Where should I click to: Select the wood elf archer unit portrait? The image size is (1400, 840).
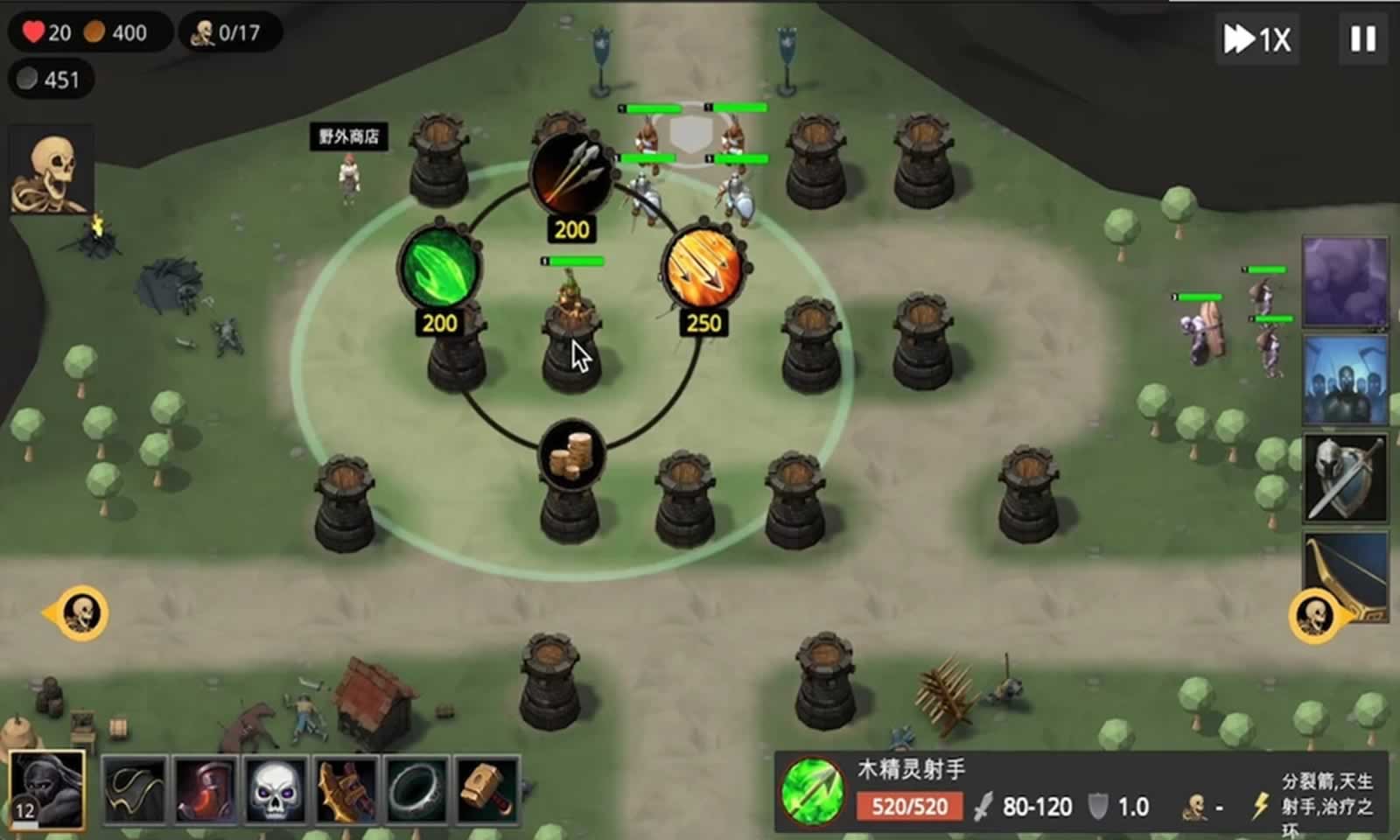tap(811, 796)
